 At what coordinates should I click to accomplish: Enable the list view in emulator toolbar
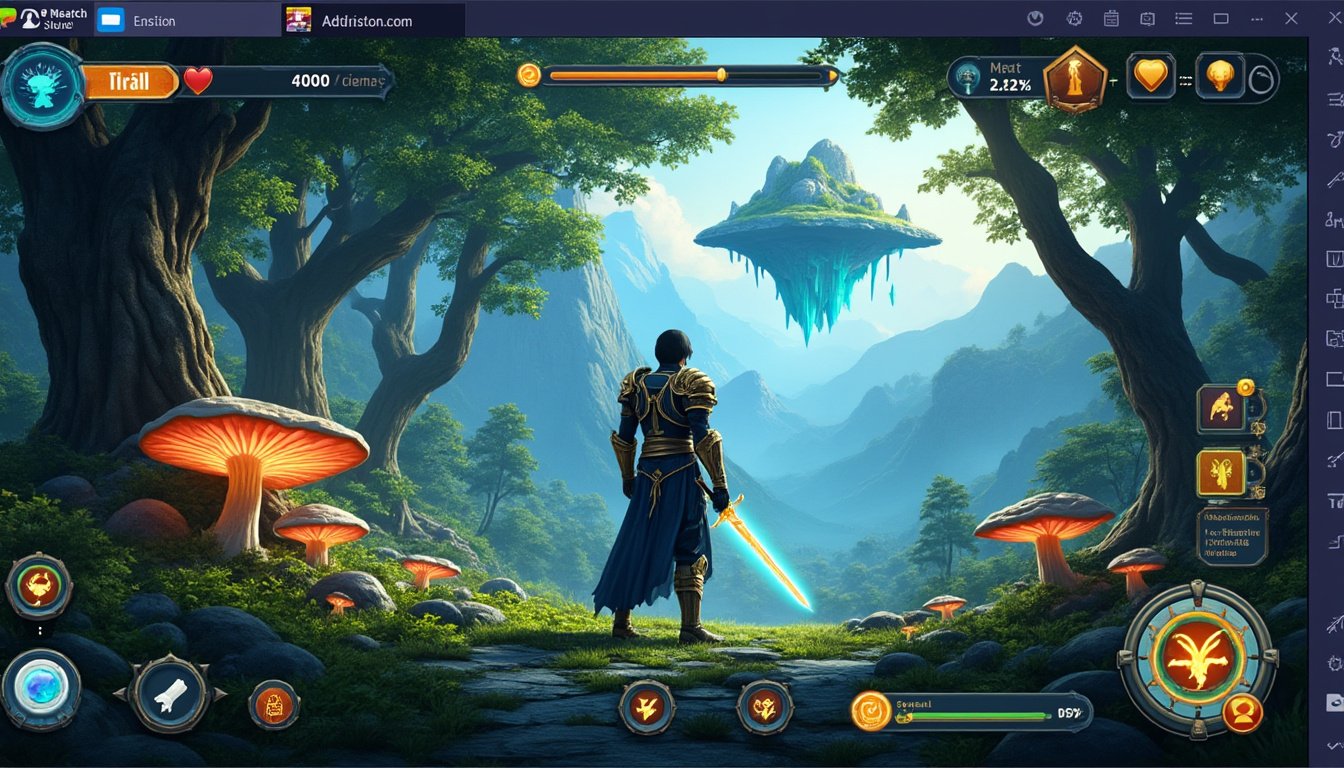click(x=1183, y=17)
